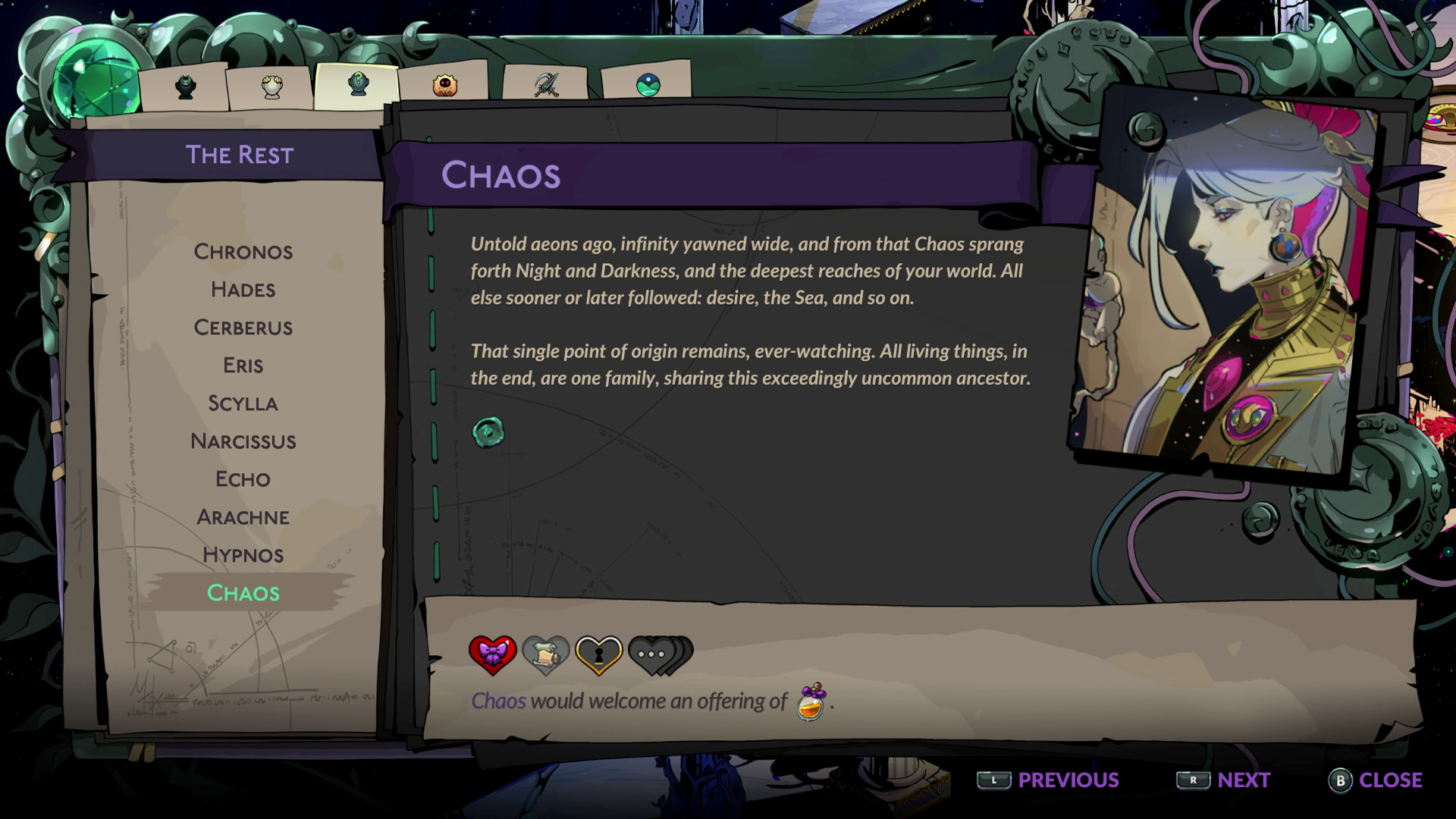The height and width of the screenshot is (819, 1456).
Task: Select Scylla from the codex list
Action: [243, 403]
